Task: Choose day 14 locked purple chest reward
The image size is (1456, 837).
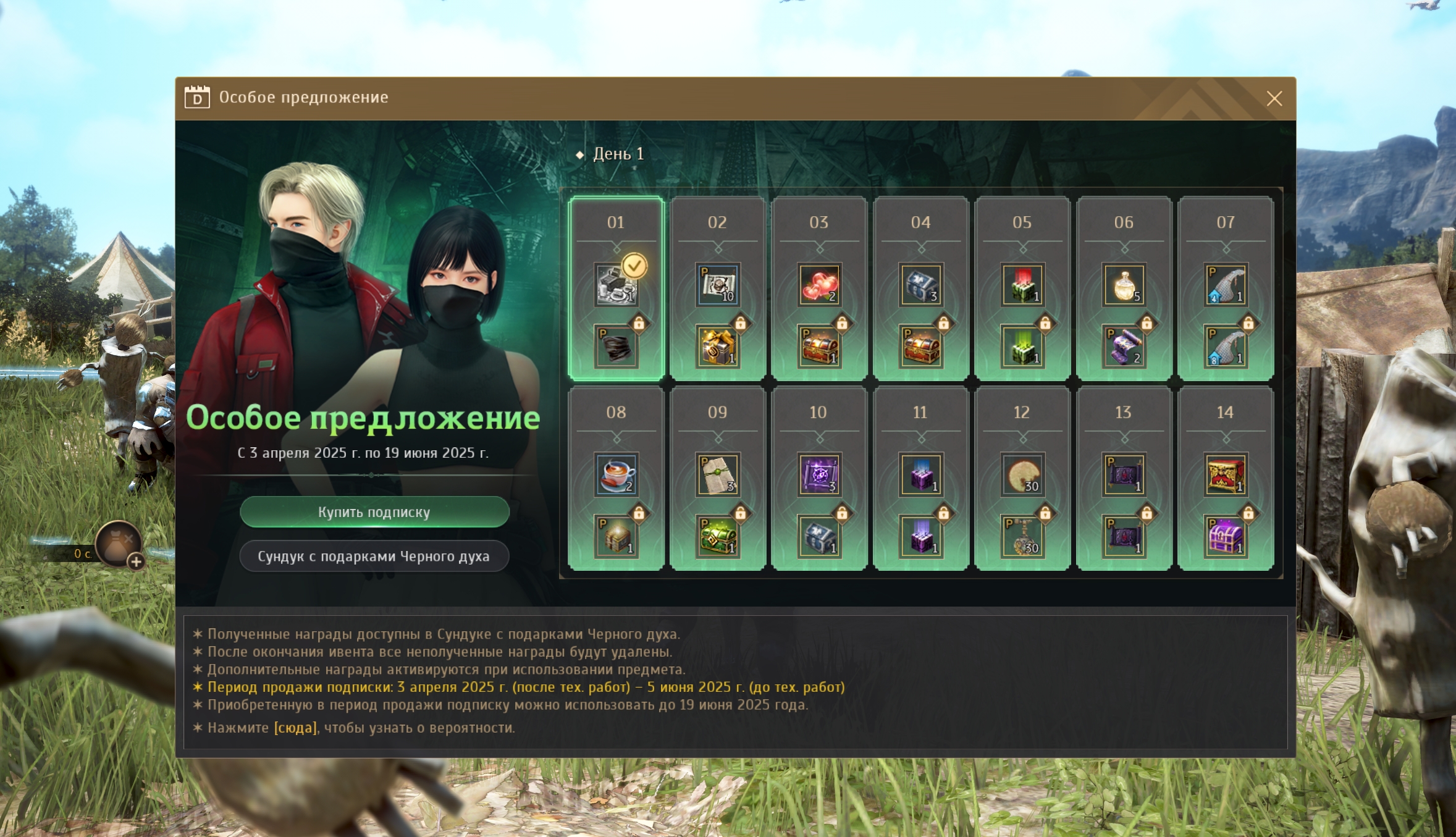Action: pyautogui.click(x=1225, y=537)
